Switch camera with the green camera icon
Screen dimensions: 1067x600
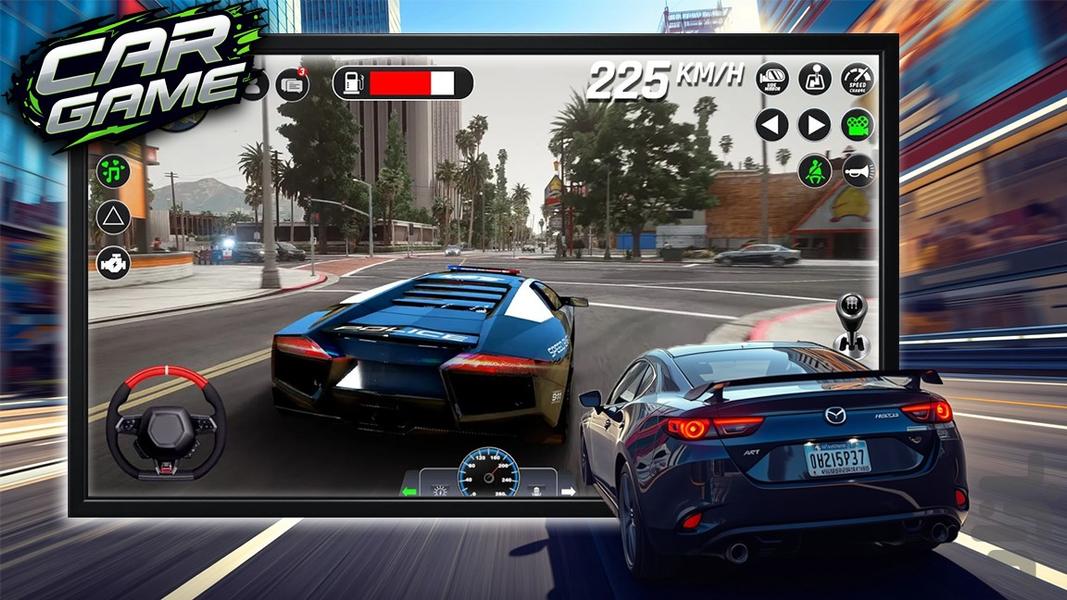point(857,125)
